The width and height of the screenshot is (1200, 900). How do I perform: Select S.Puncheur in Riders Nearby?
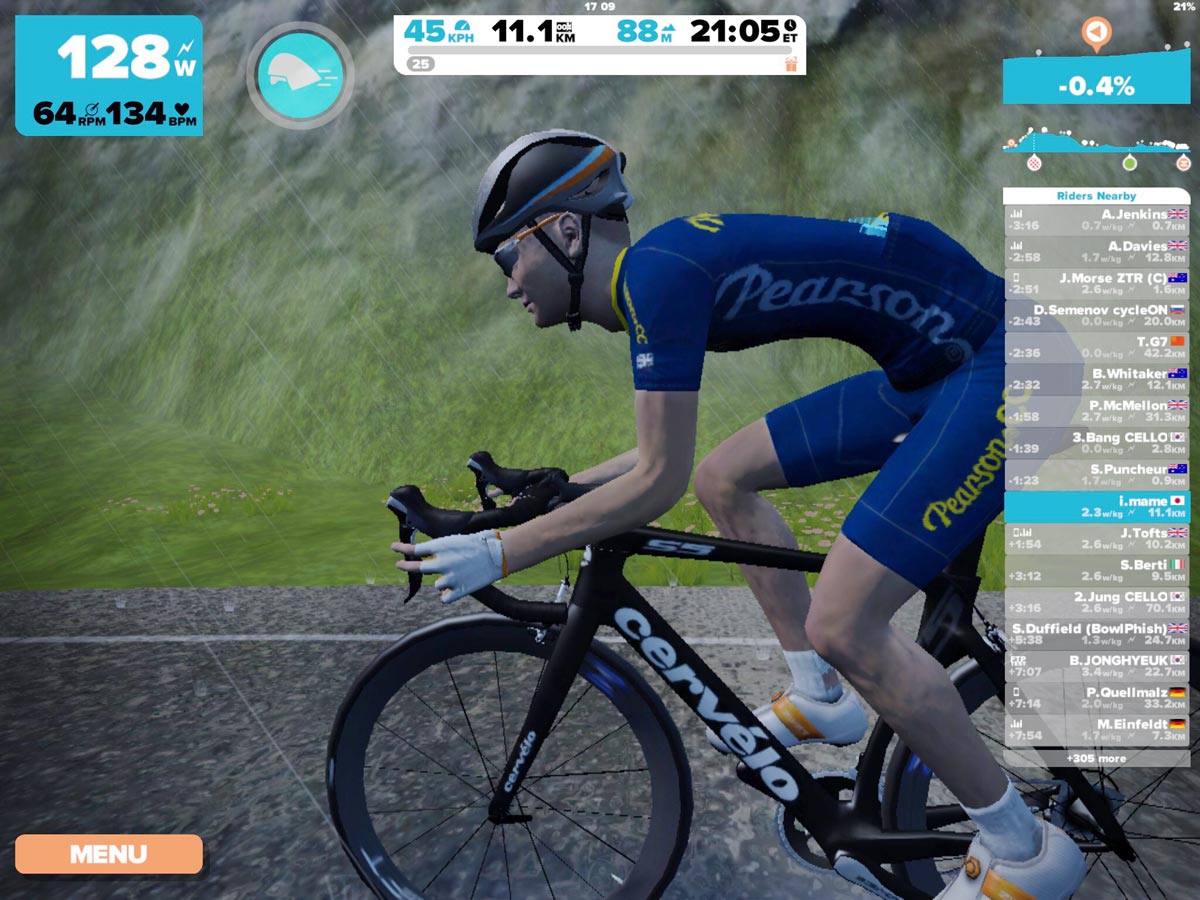click(x=1096, y=475)
